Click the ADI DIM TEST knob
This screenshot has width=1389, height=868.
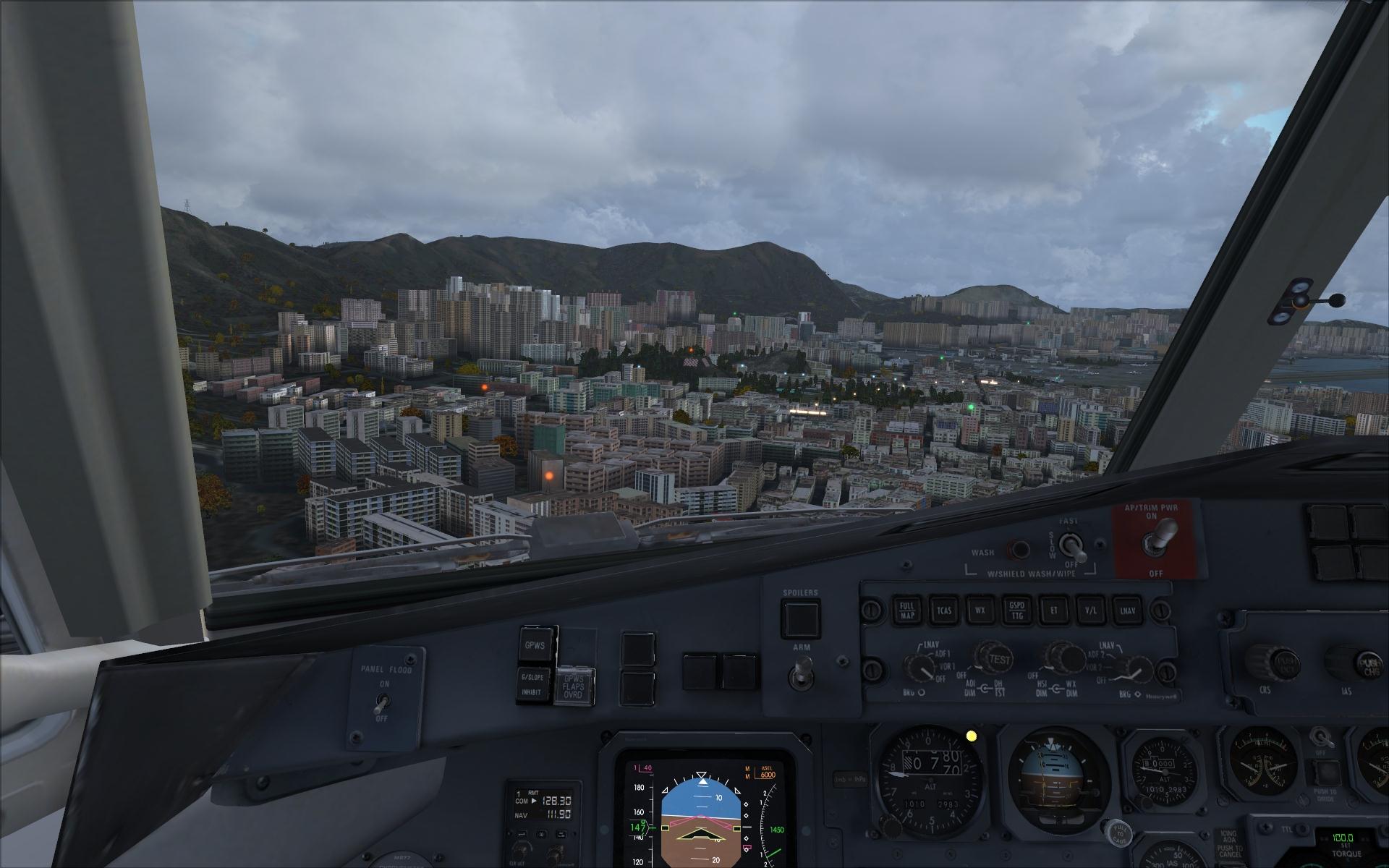pos(993,657)
